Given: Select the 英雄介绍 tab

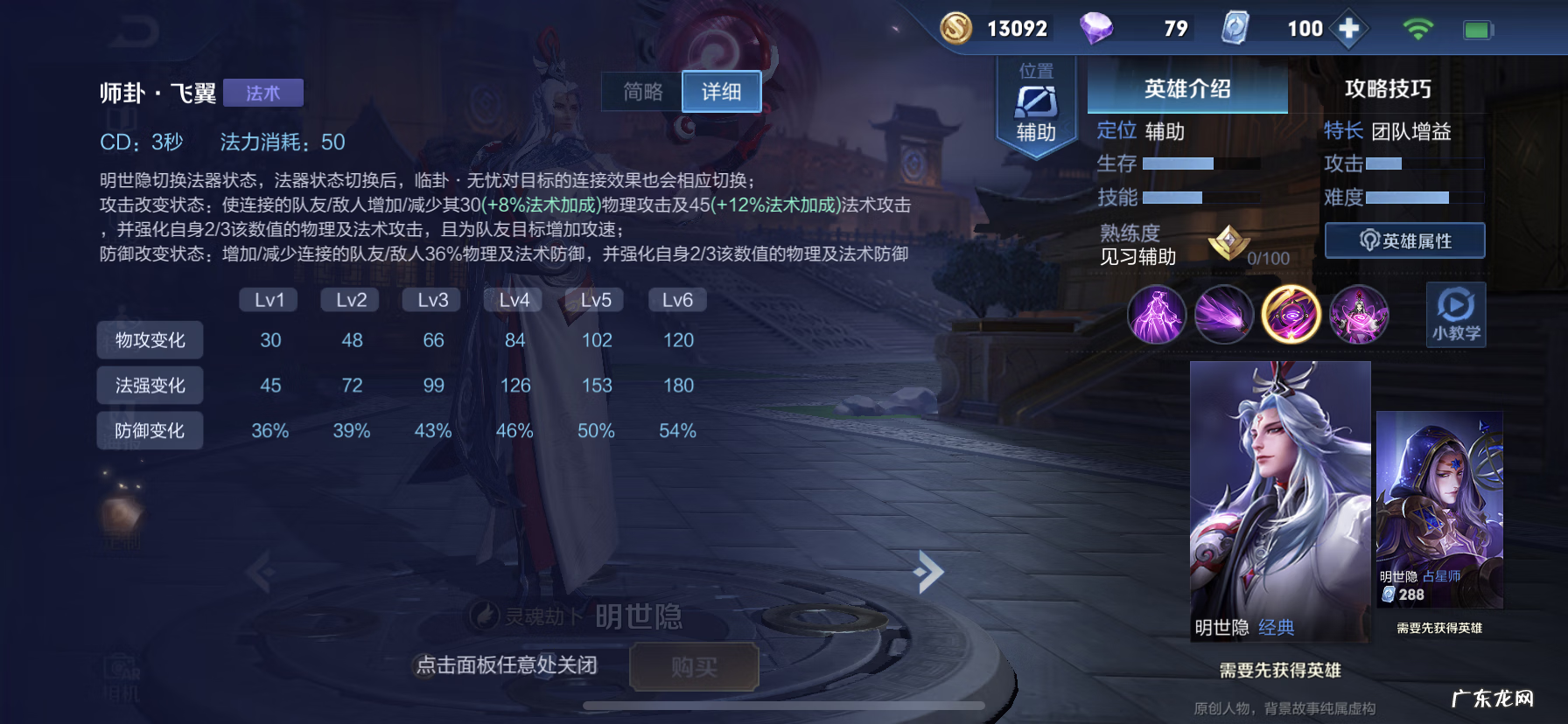Looking at the screenshot, I should [1185, 88].
